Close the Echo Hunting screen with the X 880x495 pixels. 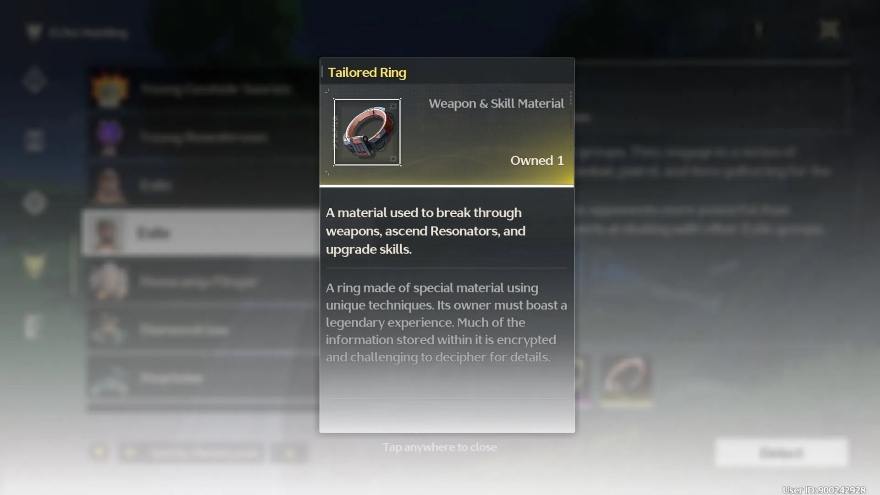(x=829, y=30)
